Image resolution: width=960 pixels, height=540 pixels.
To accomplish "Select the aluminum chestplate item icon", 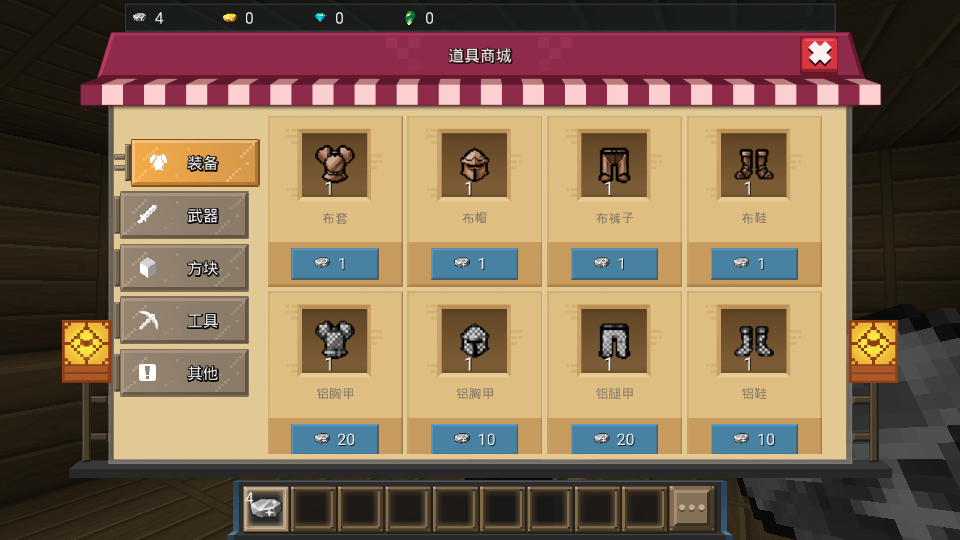I will click(x=334, y=341).
